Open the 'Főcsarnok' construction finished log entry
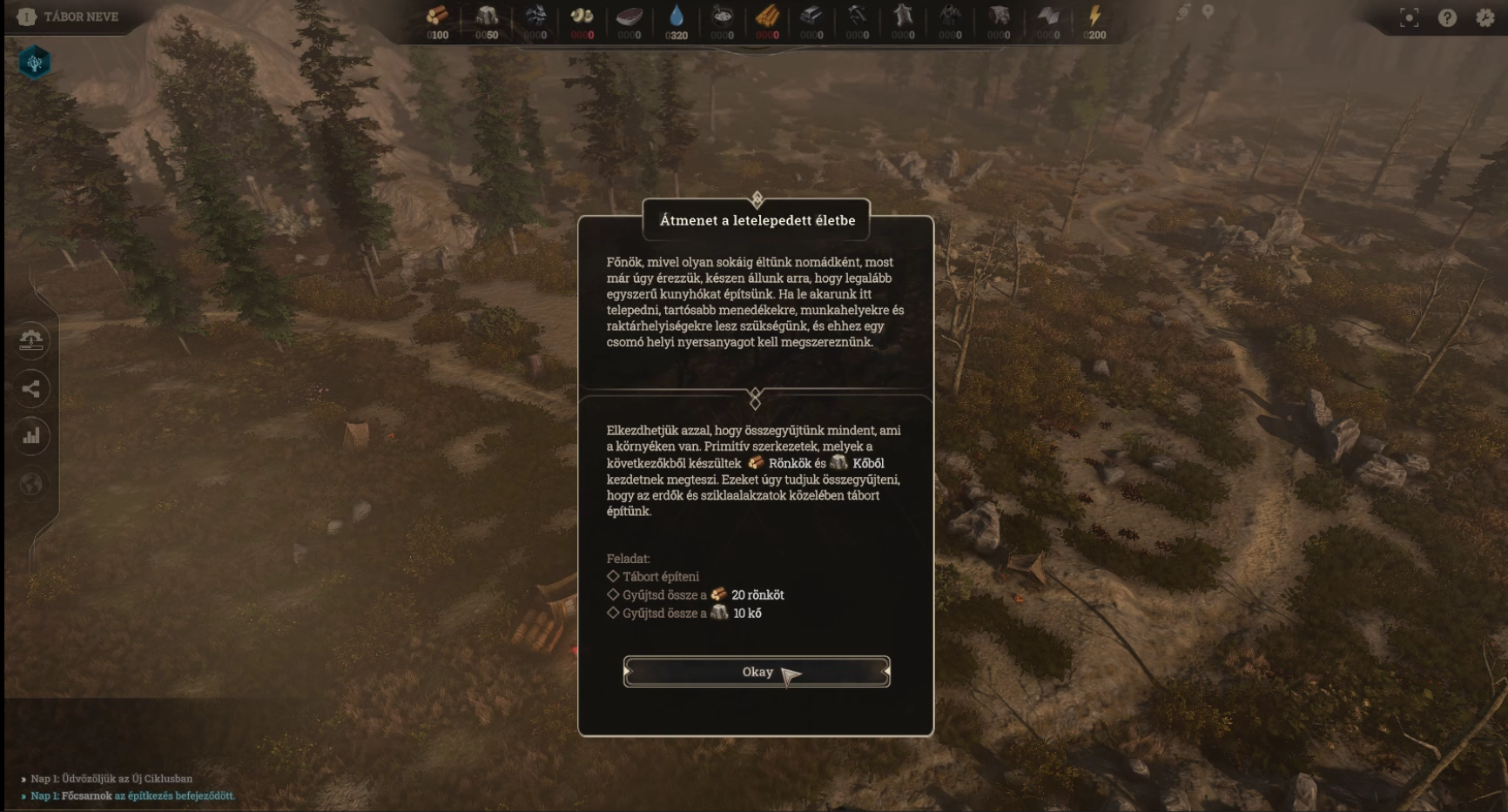Image resolution: width=1508 pixels, height=812 pixels. tap(132, 795)
